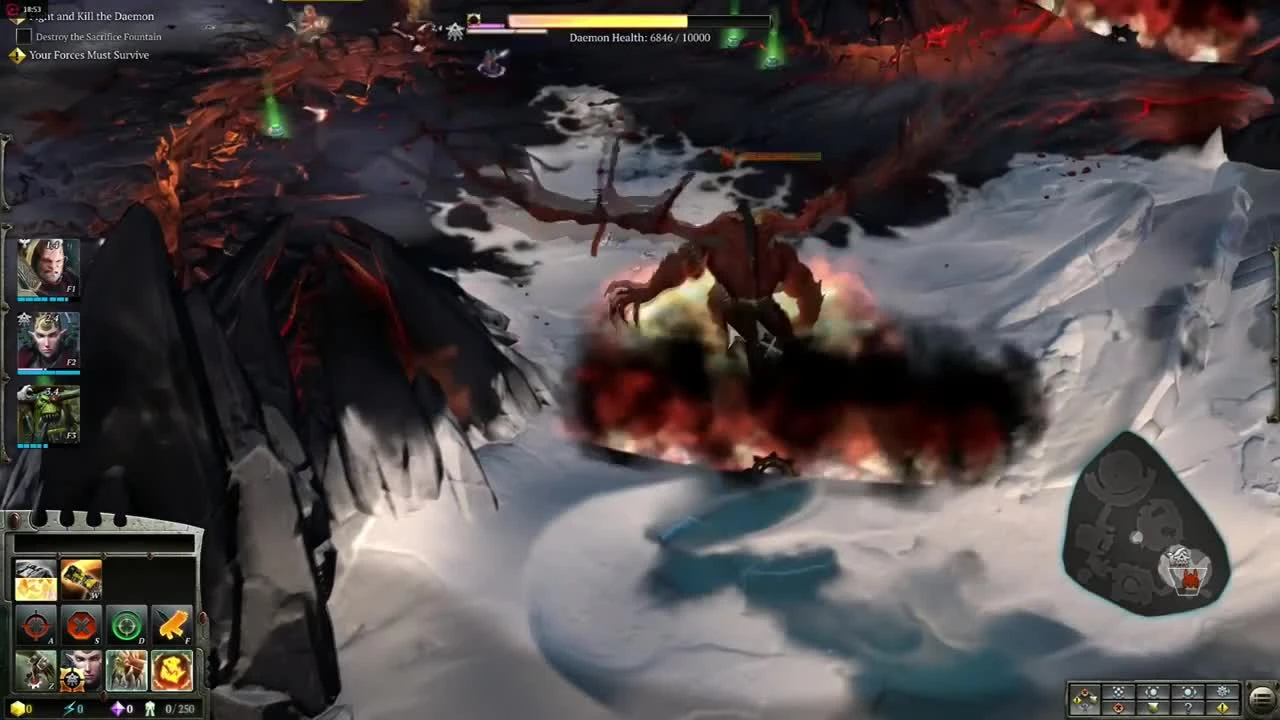The width and height of the screenshot is (1280, 720).
Task: Activate the green targeting ability on D
Action: [126, 624]
